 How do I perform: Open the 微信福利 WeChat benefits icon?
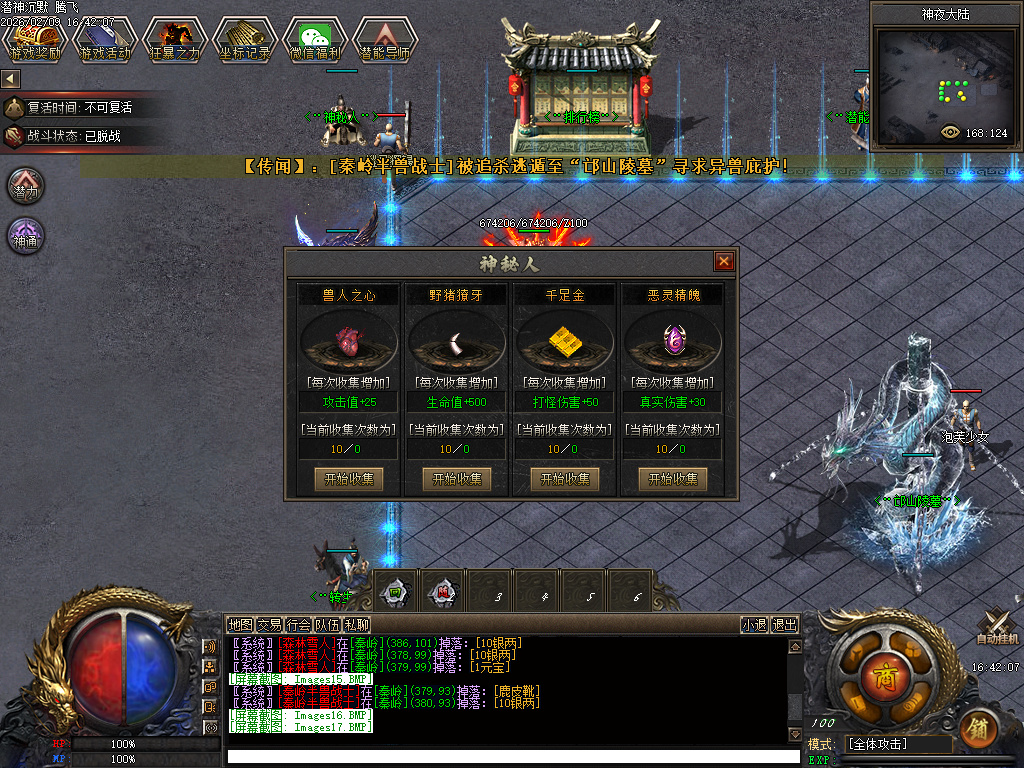[314, 40]
